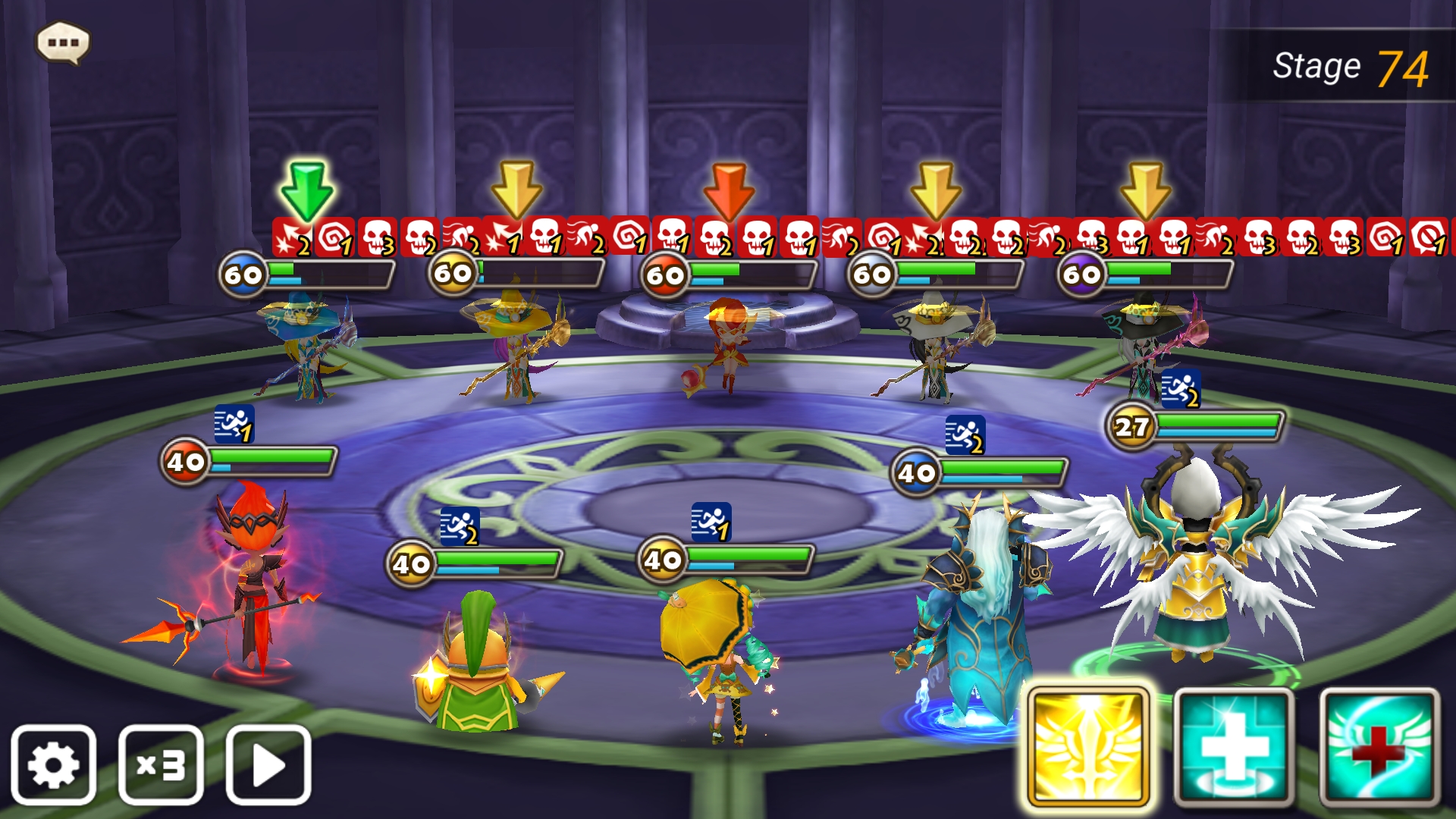
Task: Start auto-battle with the play button
Action: [268, 764]
